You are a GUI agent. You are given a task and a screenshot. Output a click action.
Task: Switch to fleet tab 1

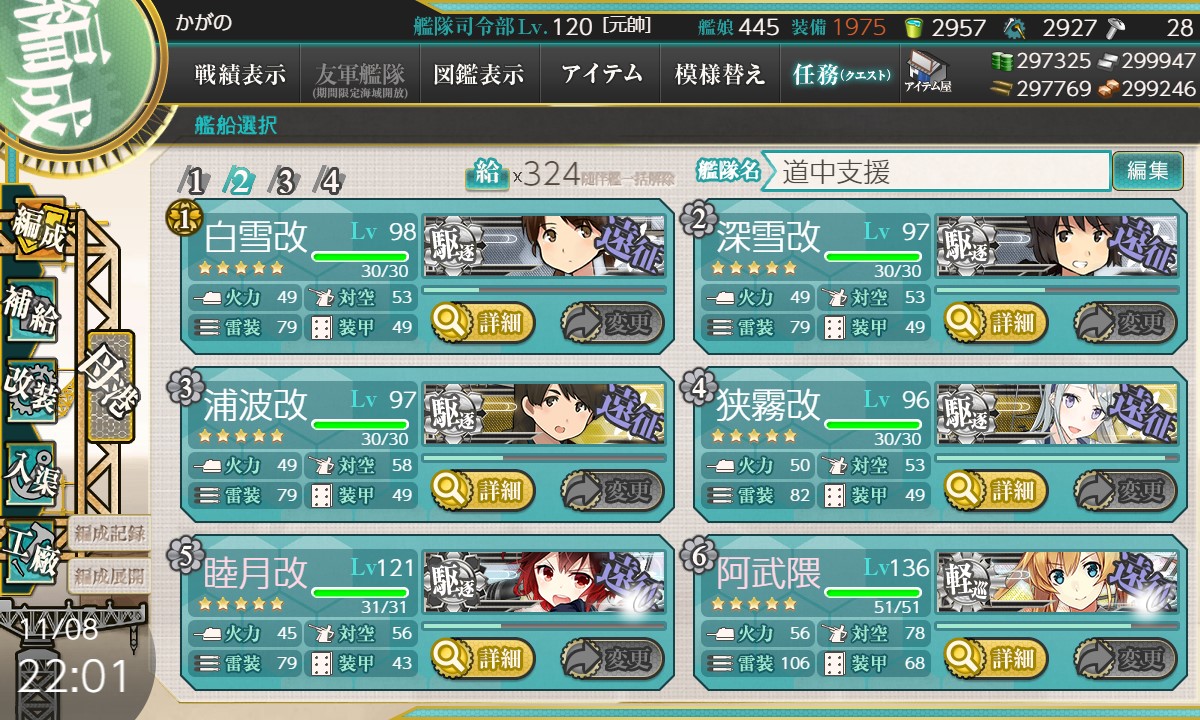196,181
